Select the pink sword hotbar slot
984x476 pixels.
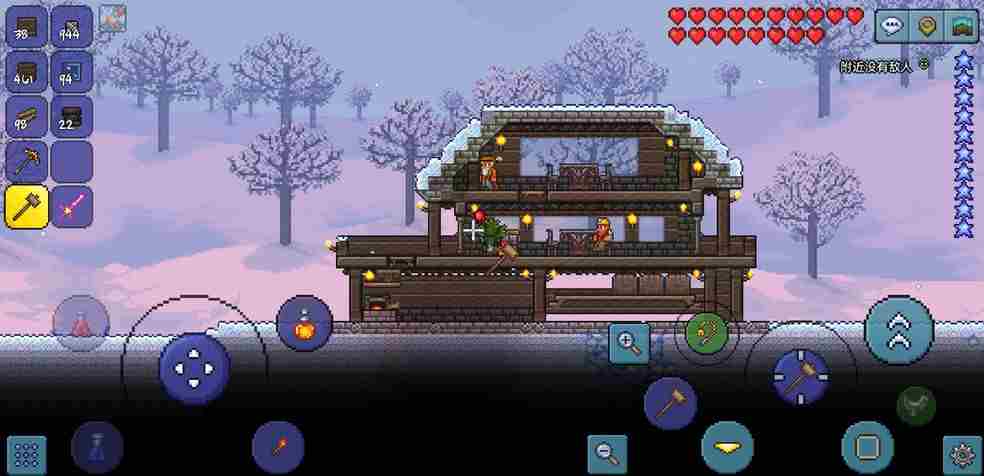click(72, 206)
